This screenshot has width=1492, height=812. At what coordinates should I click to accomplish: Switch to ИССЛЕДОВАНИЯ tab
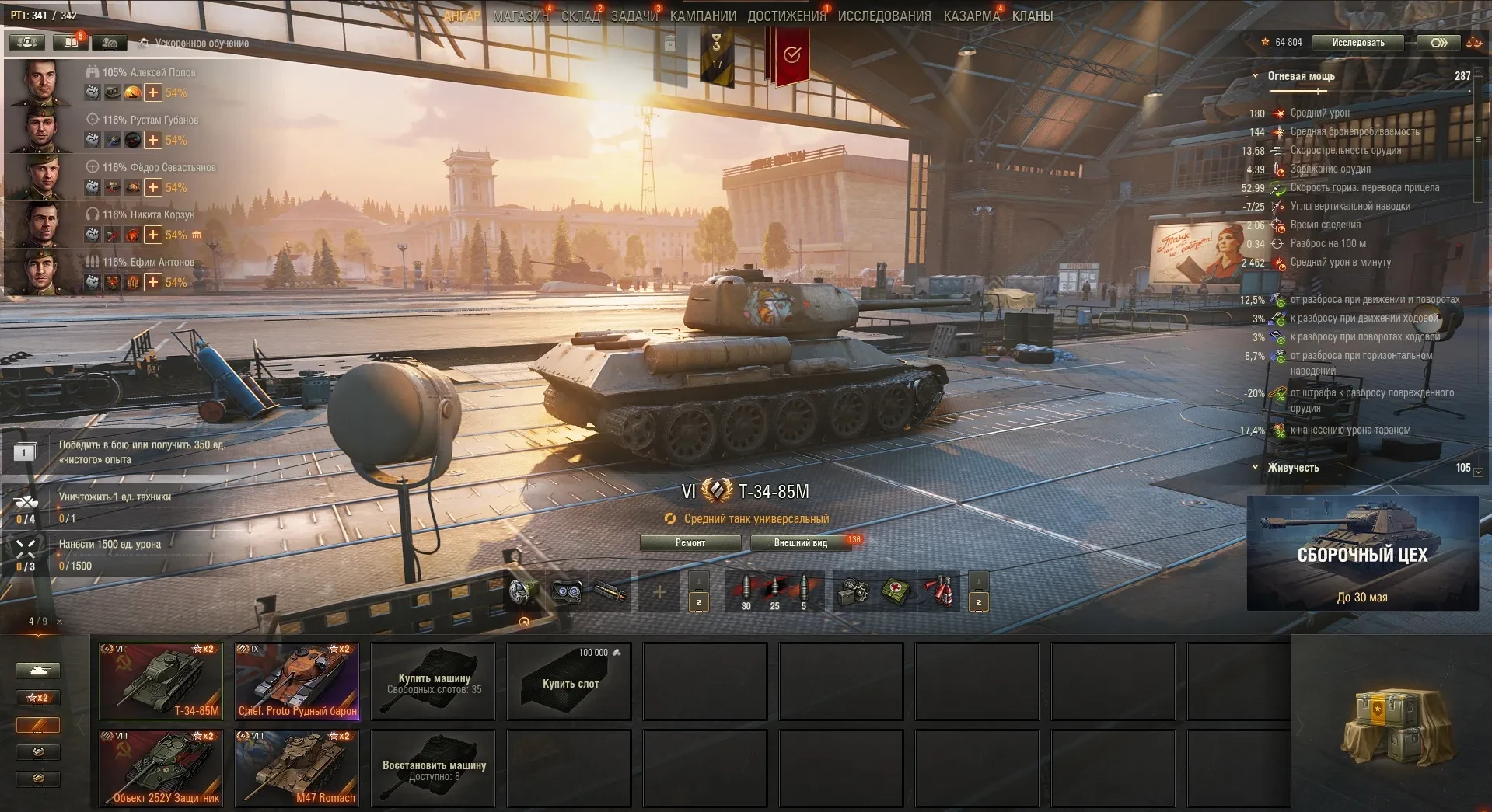[x=884, y=16]
